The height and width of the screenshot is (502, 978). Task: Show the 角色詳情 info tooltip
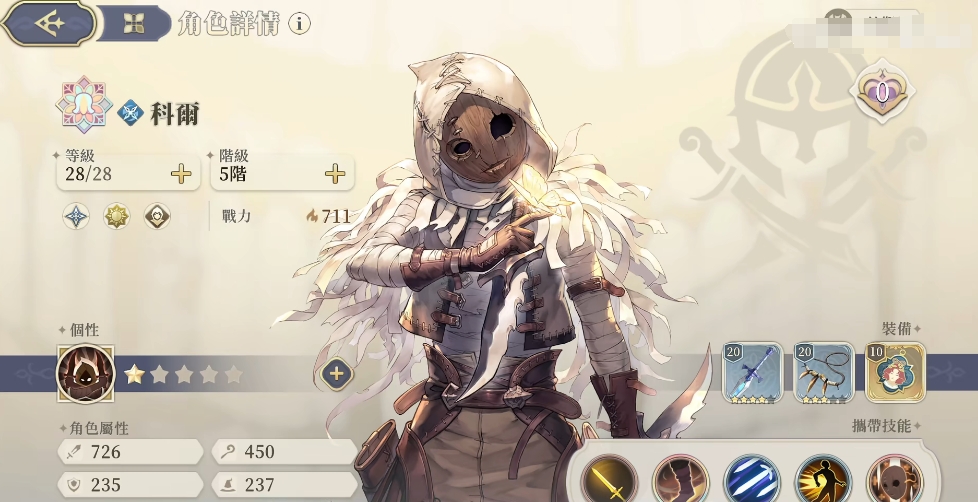[x=299, y=24]
